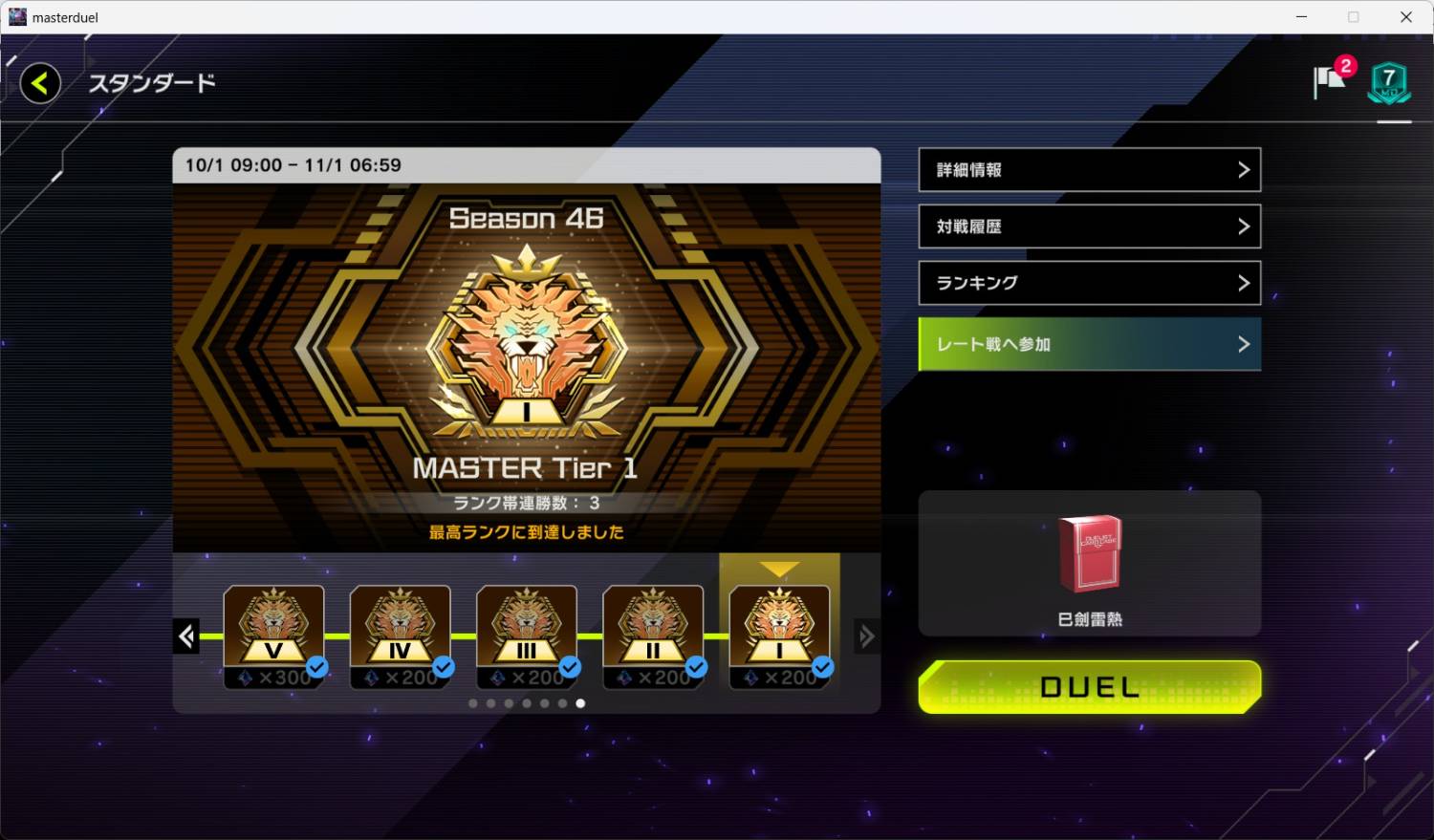Click the green back arrow
The width and height of the screenshot is (1434, 840).
(38, 84)
